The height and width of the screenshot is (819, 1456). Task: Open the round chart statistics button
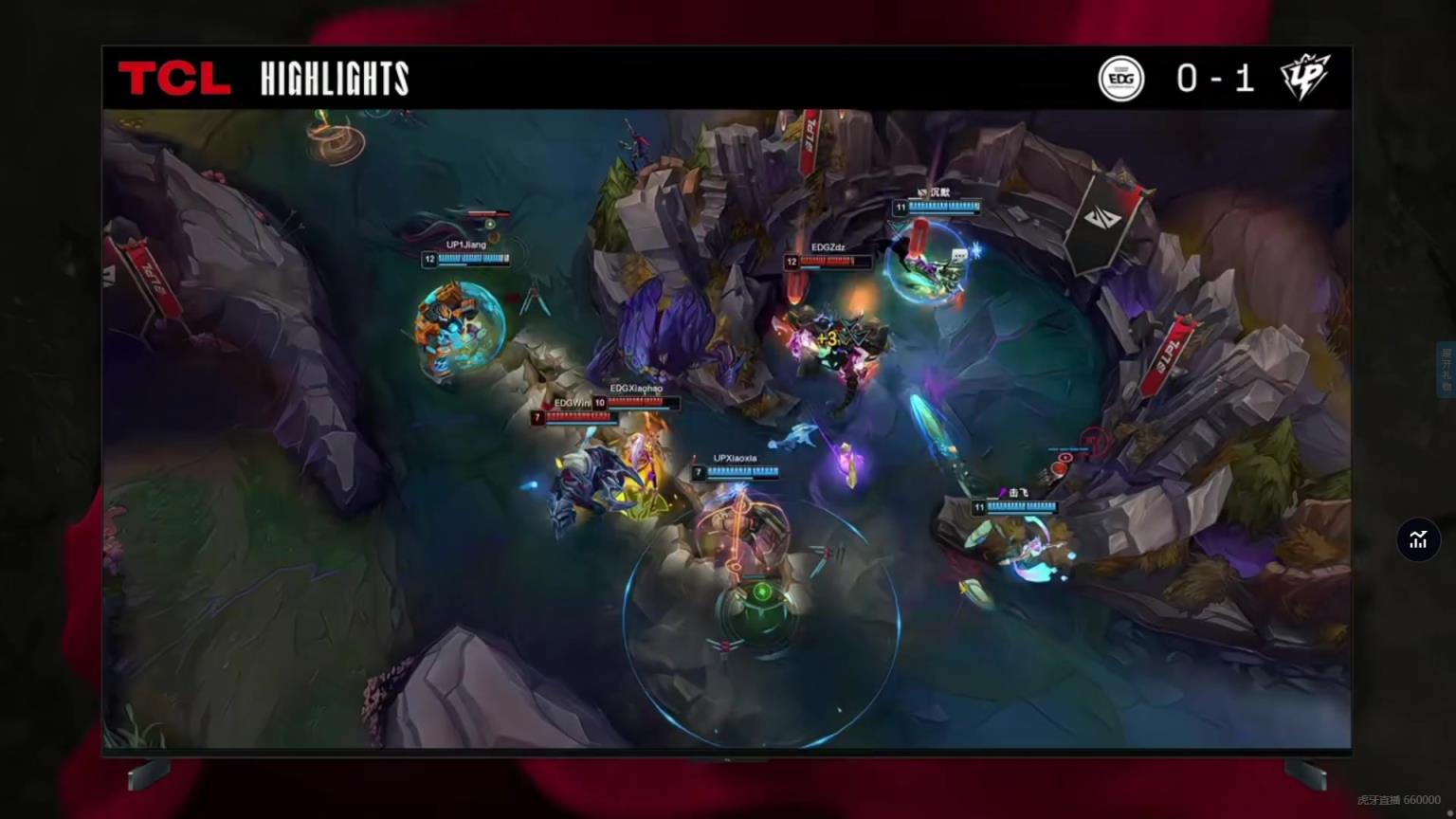coord(1418,539)
